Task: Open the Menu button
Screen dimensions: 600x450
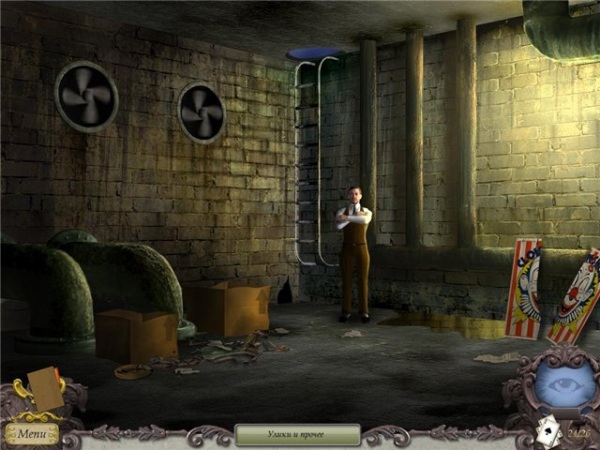Action: [x=31, y=434]
